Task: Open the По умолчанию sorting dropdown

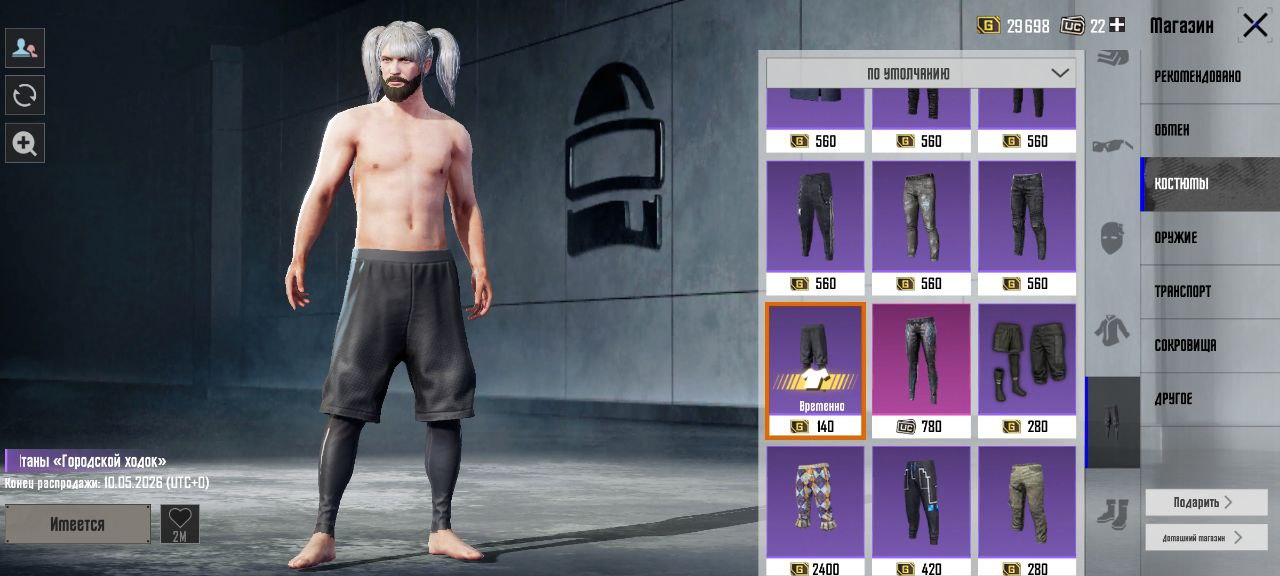Action: (921, 73)
